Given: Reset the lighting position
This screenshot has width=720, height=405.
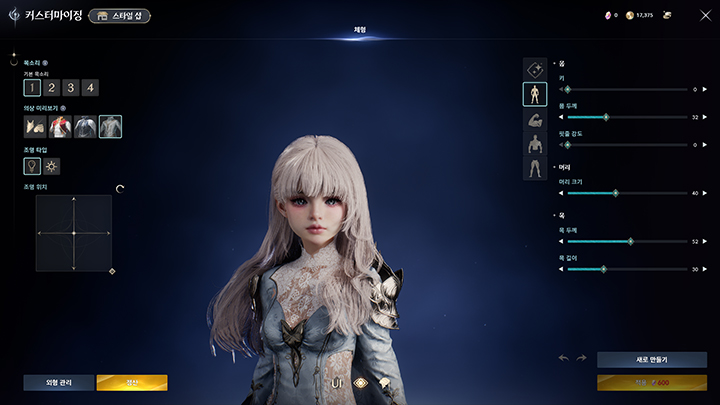Looking at the screenshot, I should coord(120,188).
